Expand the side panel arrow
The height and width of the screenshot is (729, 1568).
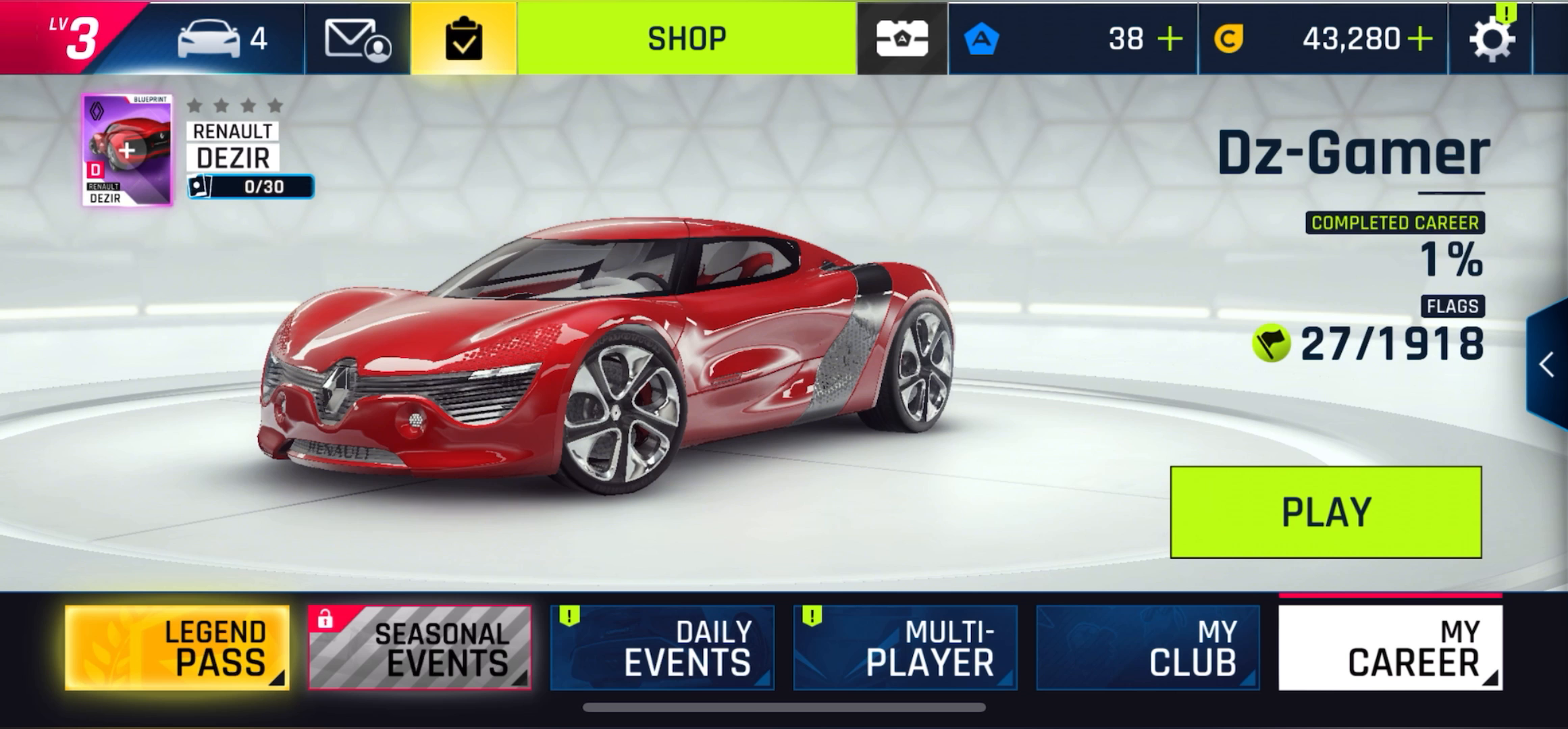1547,365
